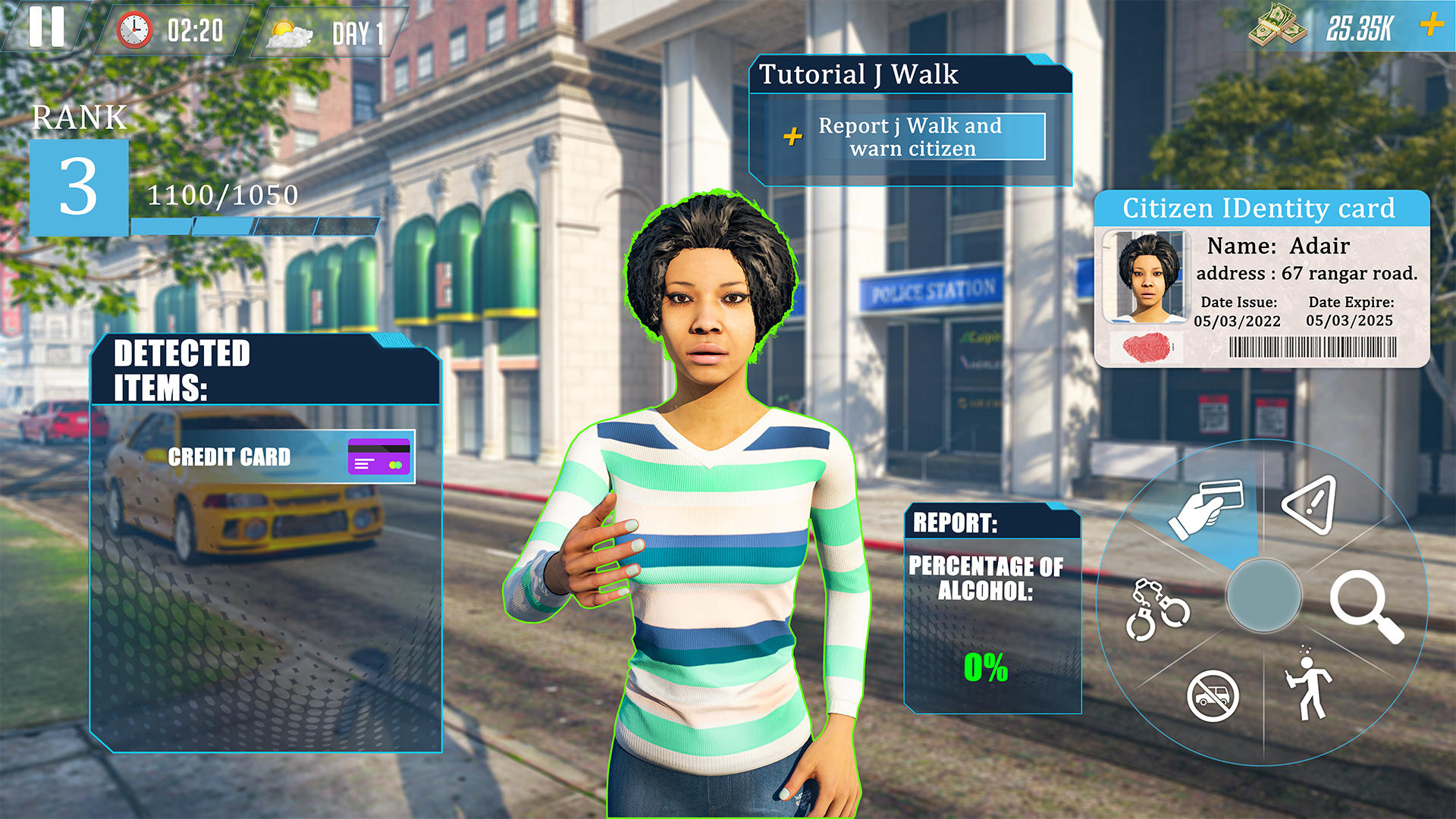Select the Tutorial J Walk header tab
1456x819 pixels.
(860, 74)
